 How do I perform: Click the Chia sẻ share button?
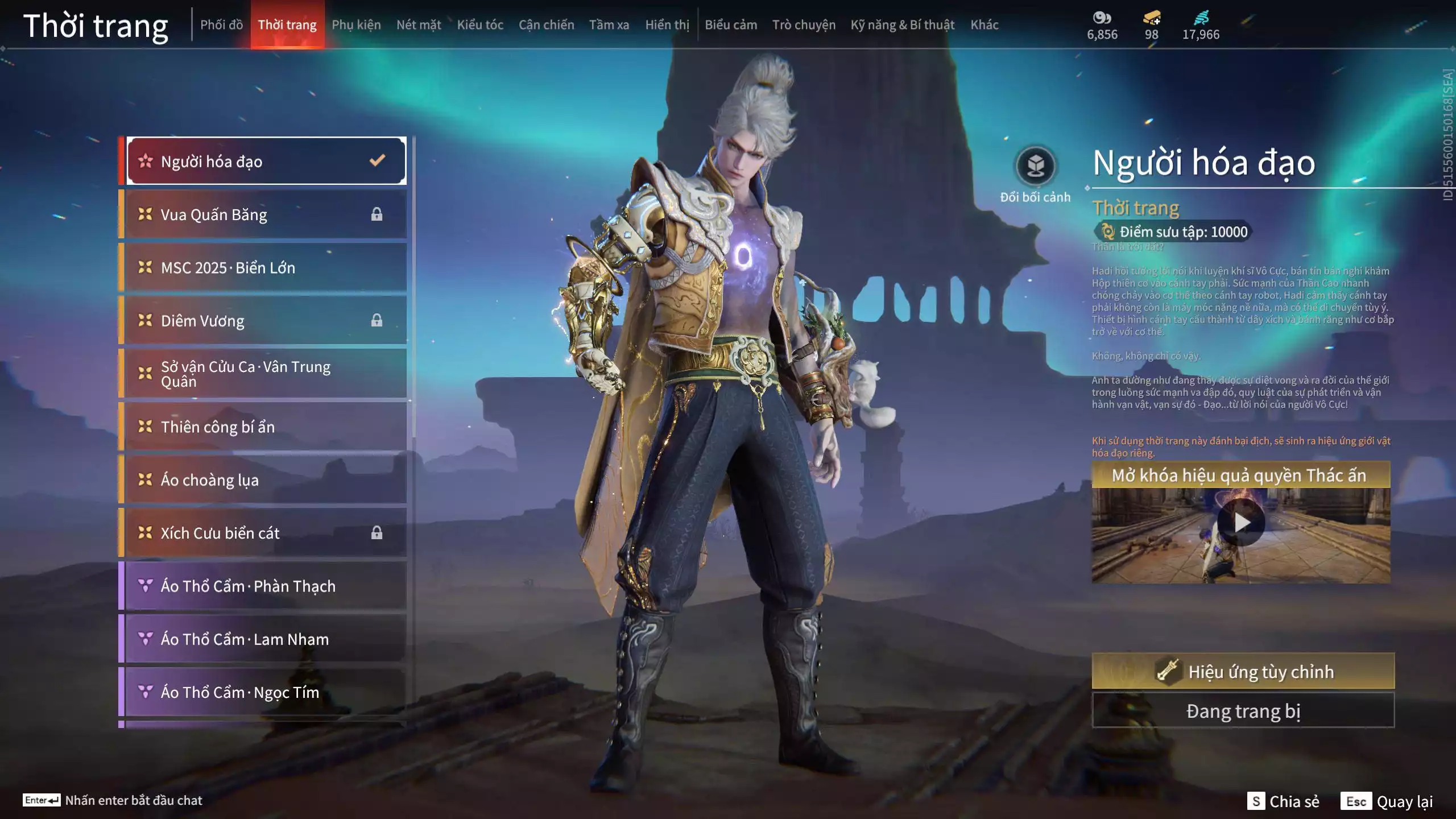point(1283,801)
